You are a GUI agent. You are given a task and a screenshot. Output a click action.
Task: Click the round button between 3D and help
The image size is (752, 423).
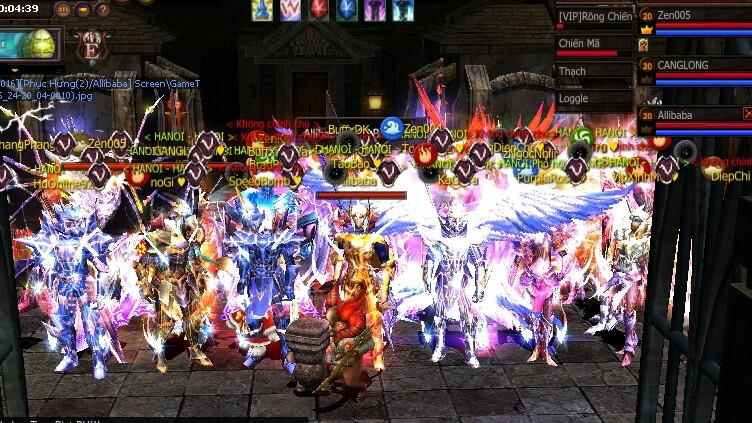pos(83,10)
